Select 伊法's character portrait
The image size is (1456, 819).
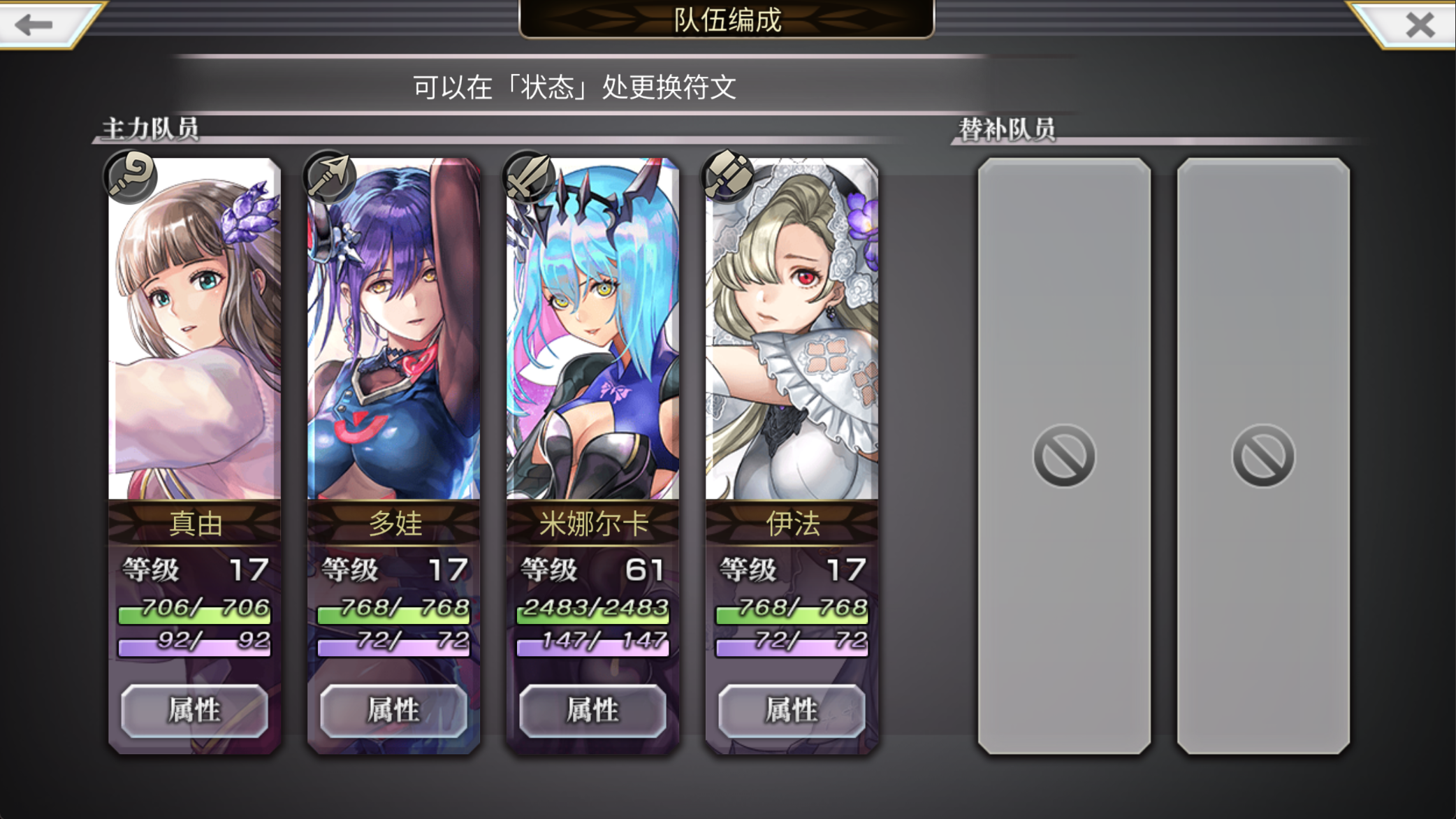(x=789, y=328)
